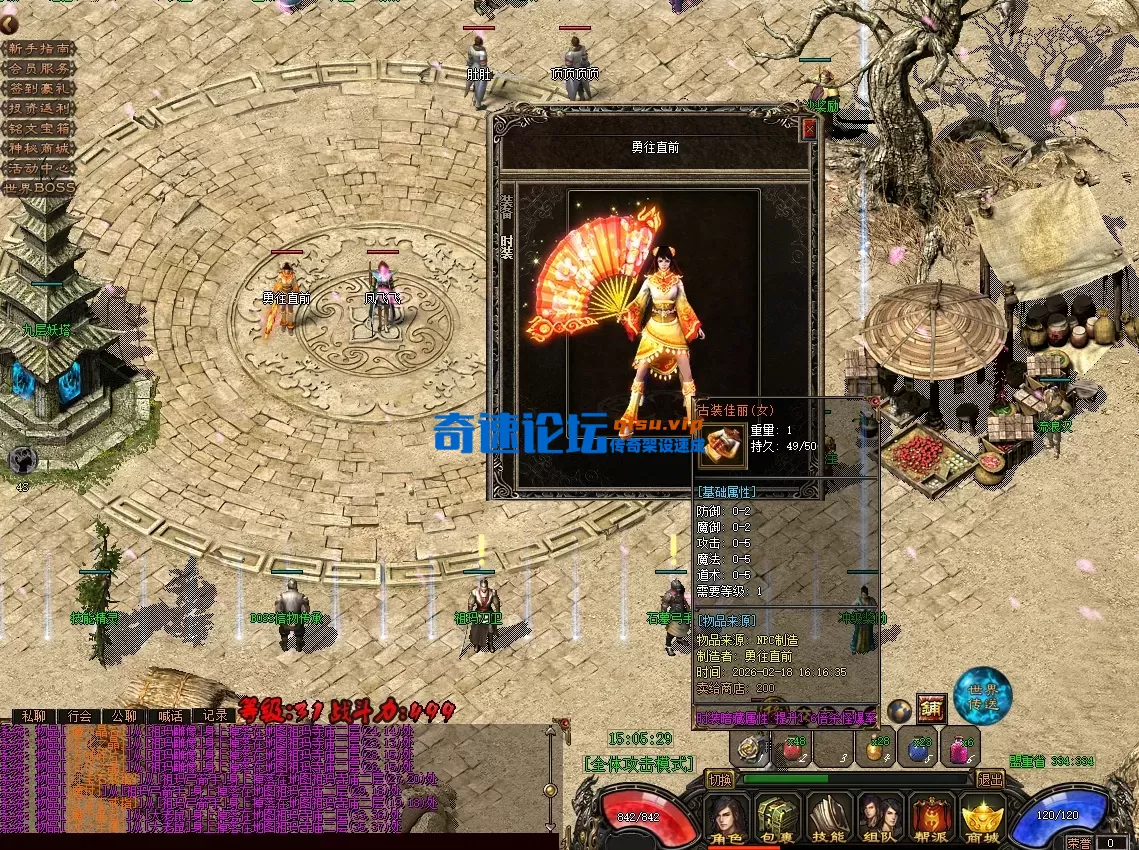
Task: Open the 帮派 guild panel
Action: 931,817
